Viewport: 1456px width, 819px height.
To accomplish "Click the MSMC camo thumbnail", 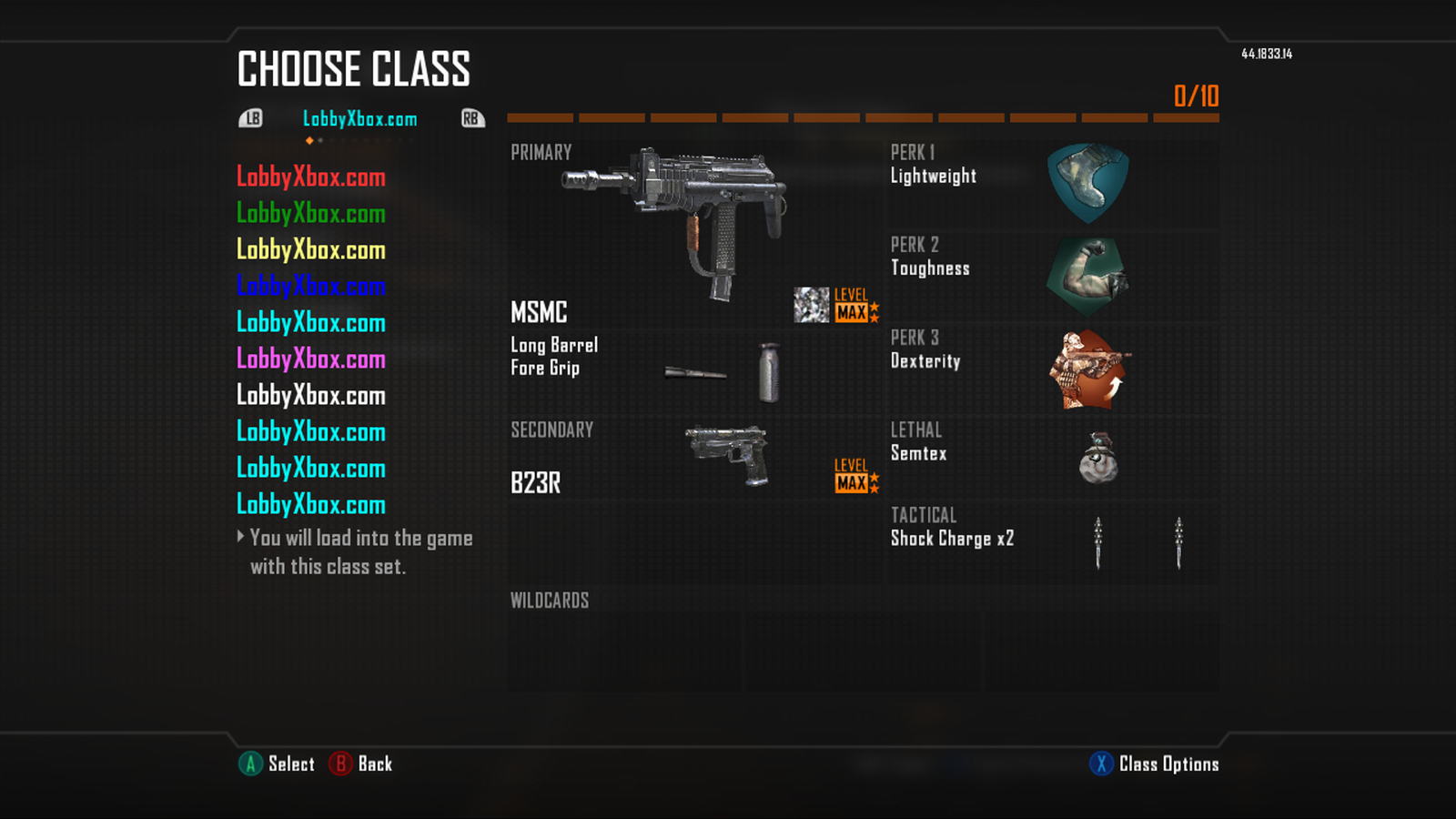I will pos(813,305).
